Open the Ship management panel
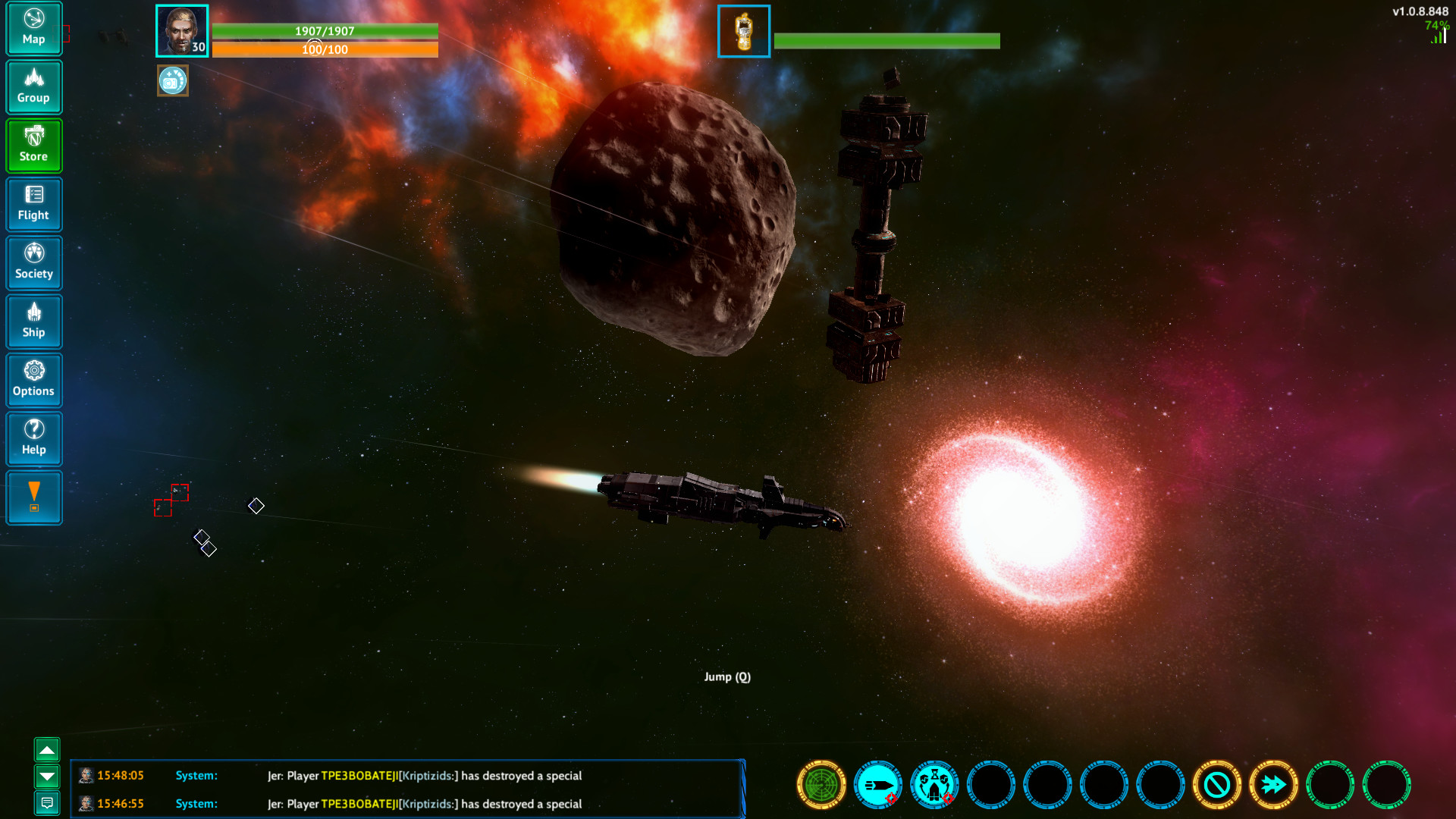The height and width of the screenshot is (819, 1456). pos(33,322)
